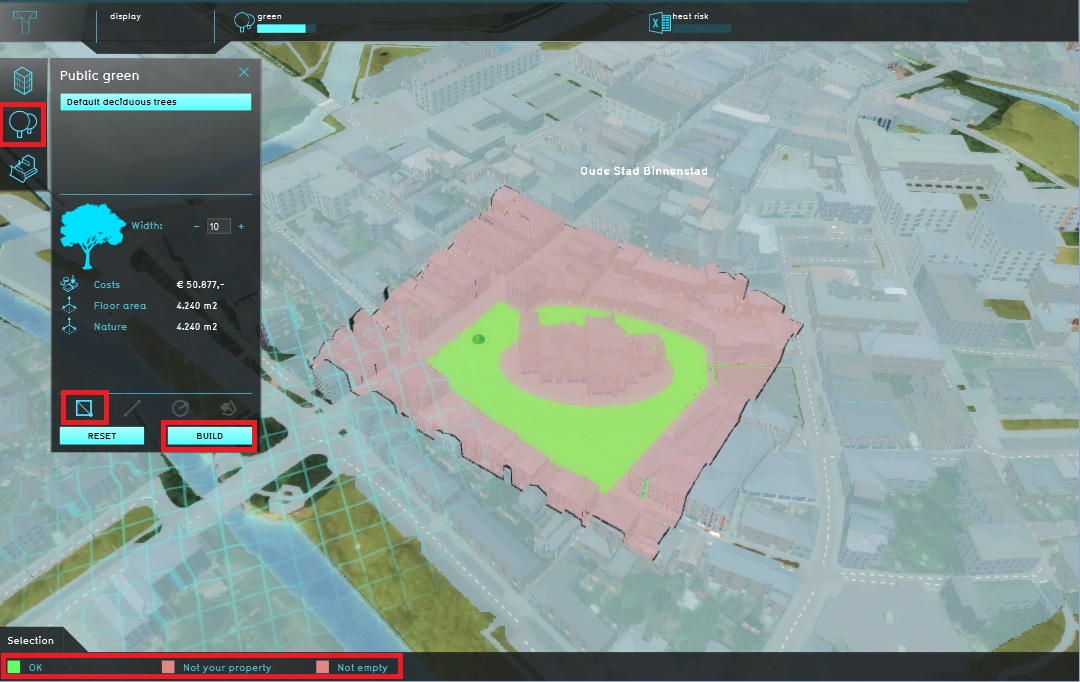Click RESET to clear the selection
Viewport: 1080px width, 682px height.
coord(101,436)
